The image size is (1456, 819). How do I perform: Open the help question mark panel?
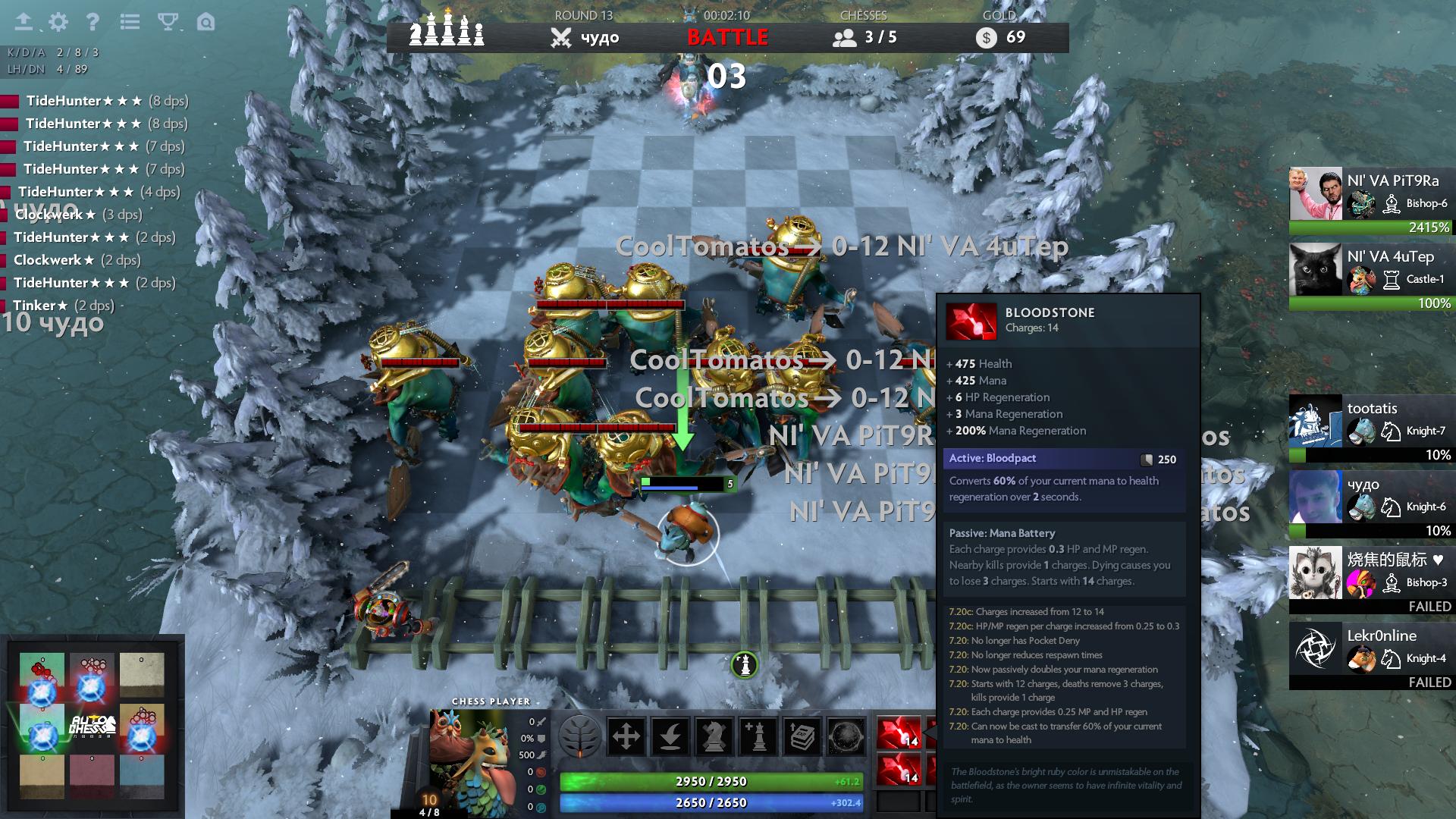click(93, 23)
